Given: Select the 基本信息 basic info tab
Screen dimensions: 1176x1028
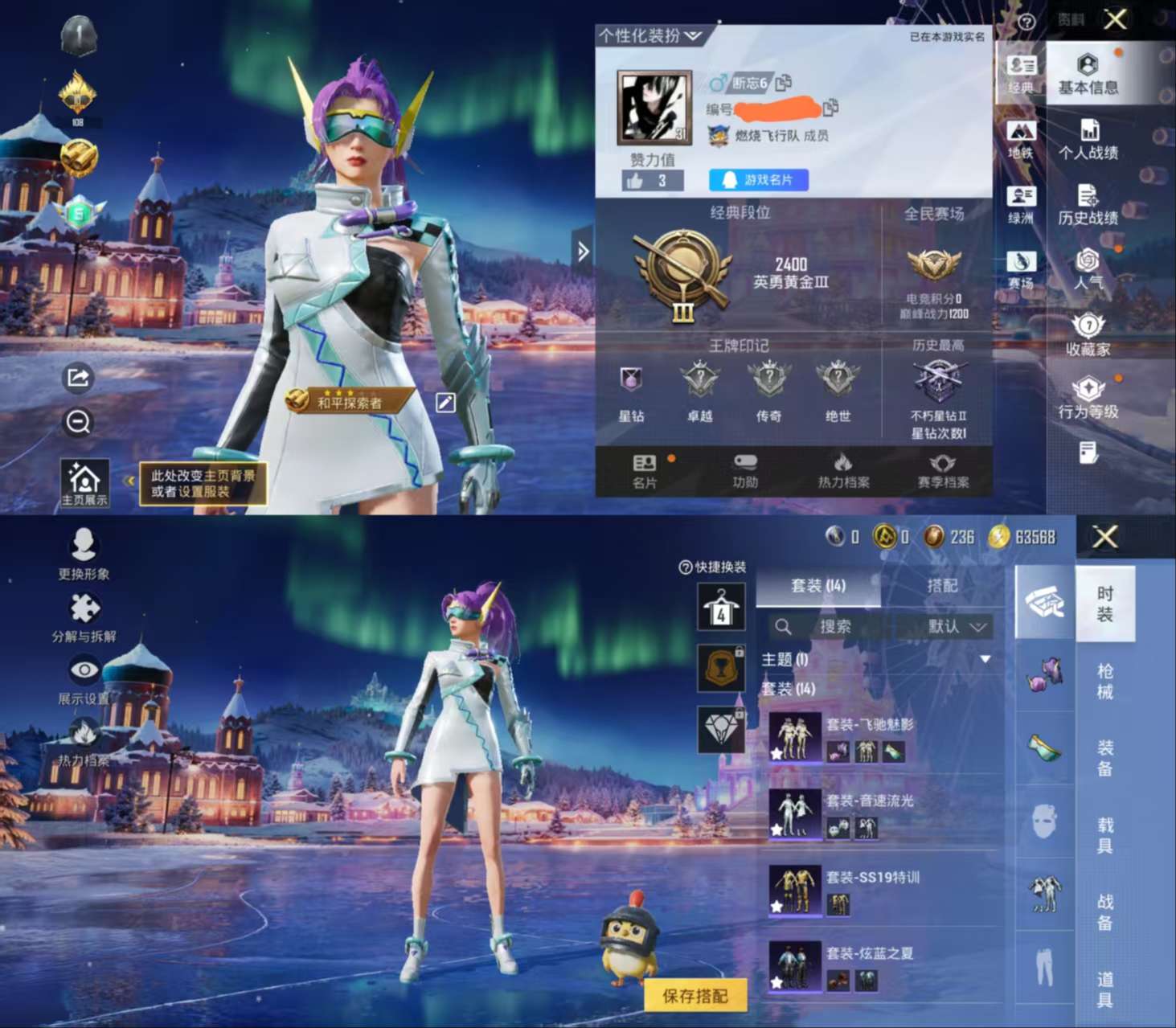Looking at the screenshot, I should point(1088,75).
